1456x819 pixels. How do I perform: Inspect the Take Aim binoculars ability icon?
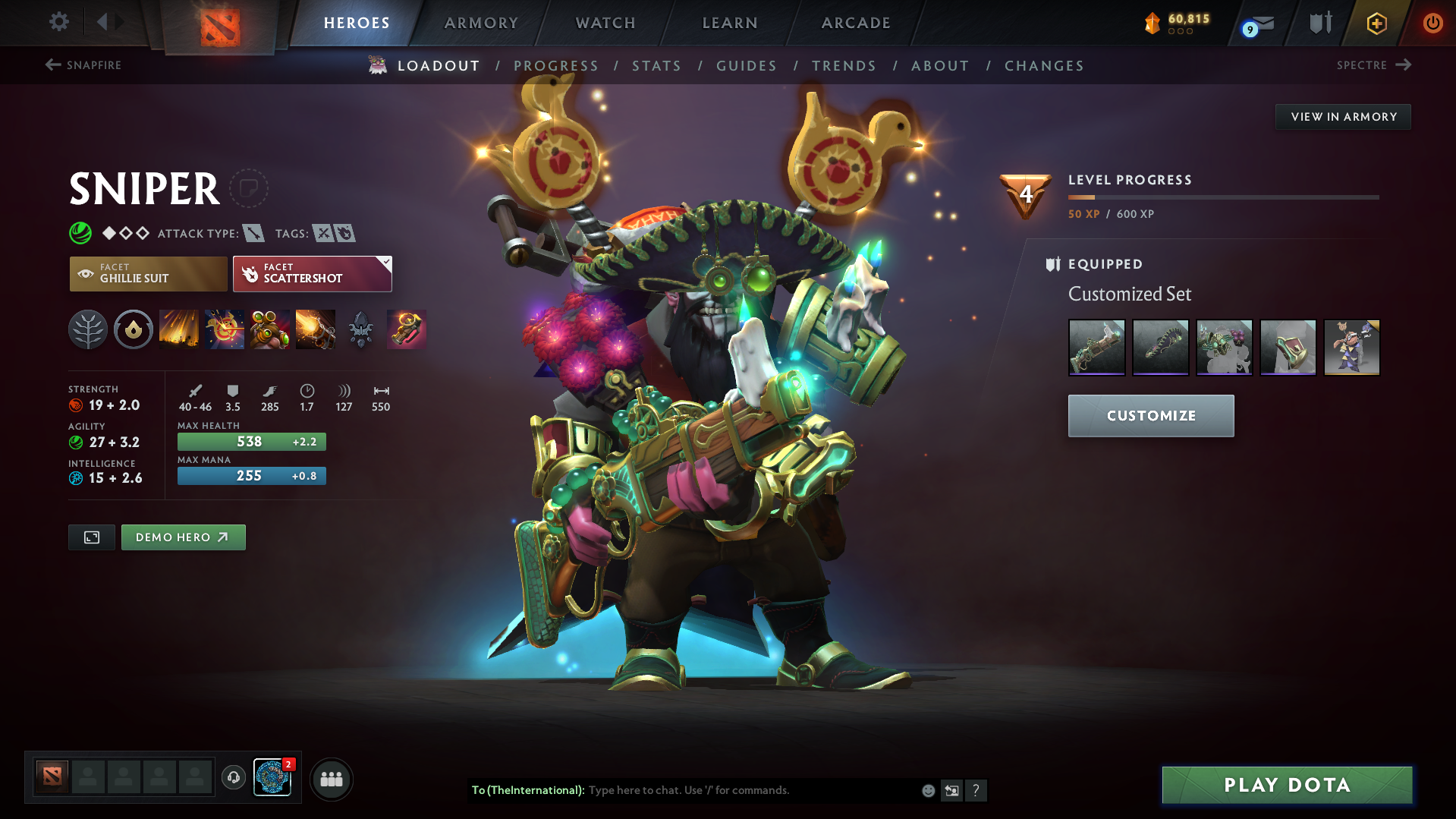click(x=270, y=329)
